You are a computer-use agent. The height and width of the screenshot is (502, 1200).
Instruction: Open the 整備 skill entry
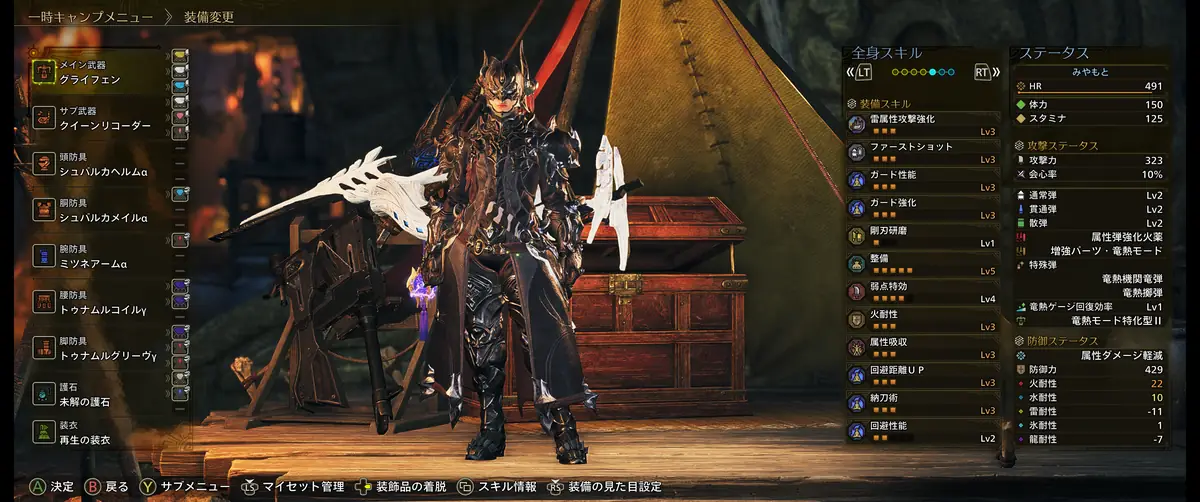(922, 264)
